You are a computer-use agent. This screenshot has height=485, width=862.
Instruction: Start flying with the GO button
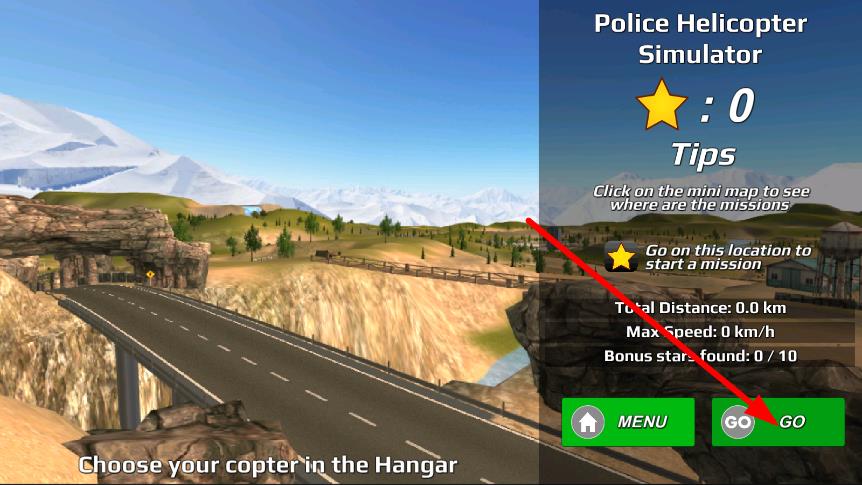[778, 422]
